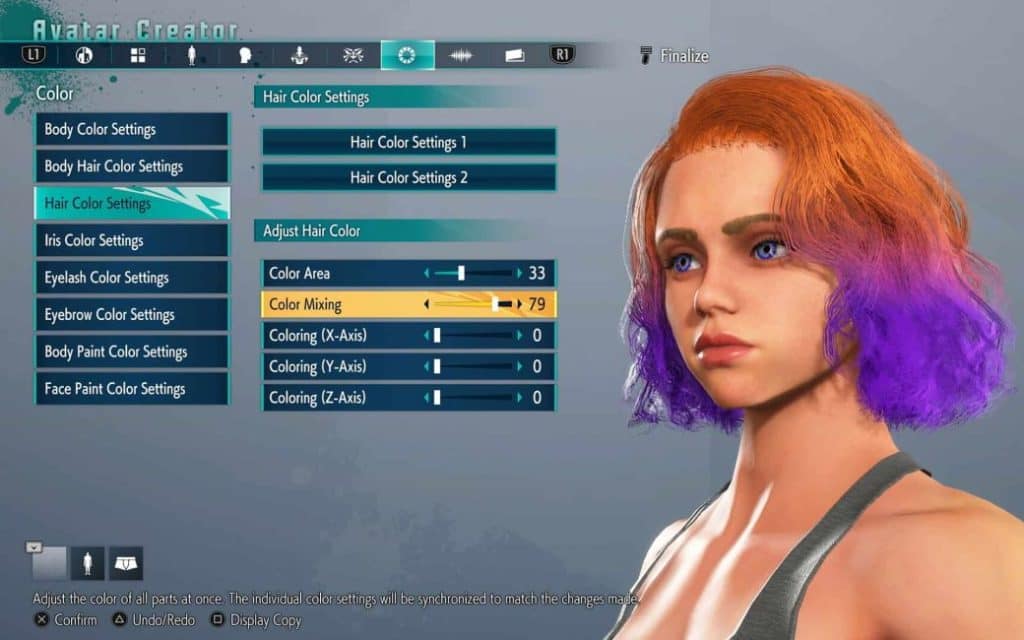Open the sound waveform tab
The width and height of the screenshot is (1024, 640).
[461, 55]
